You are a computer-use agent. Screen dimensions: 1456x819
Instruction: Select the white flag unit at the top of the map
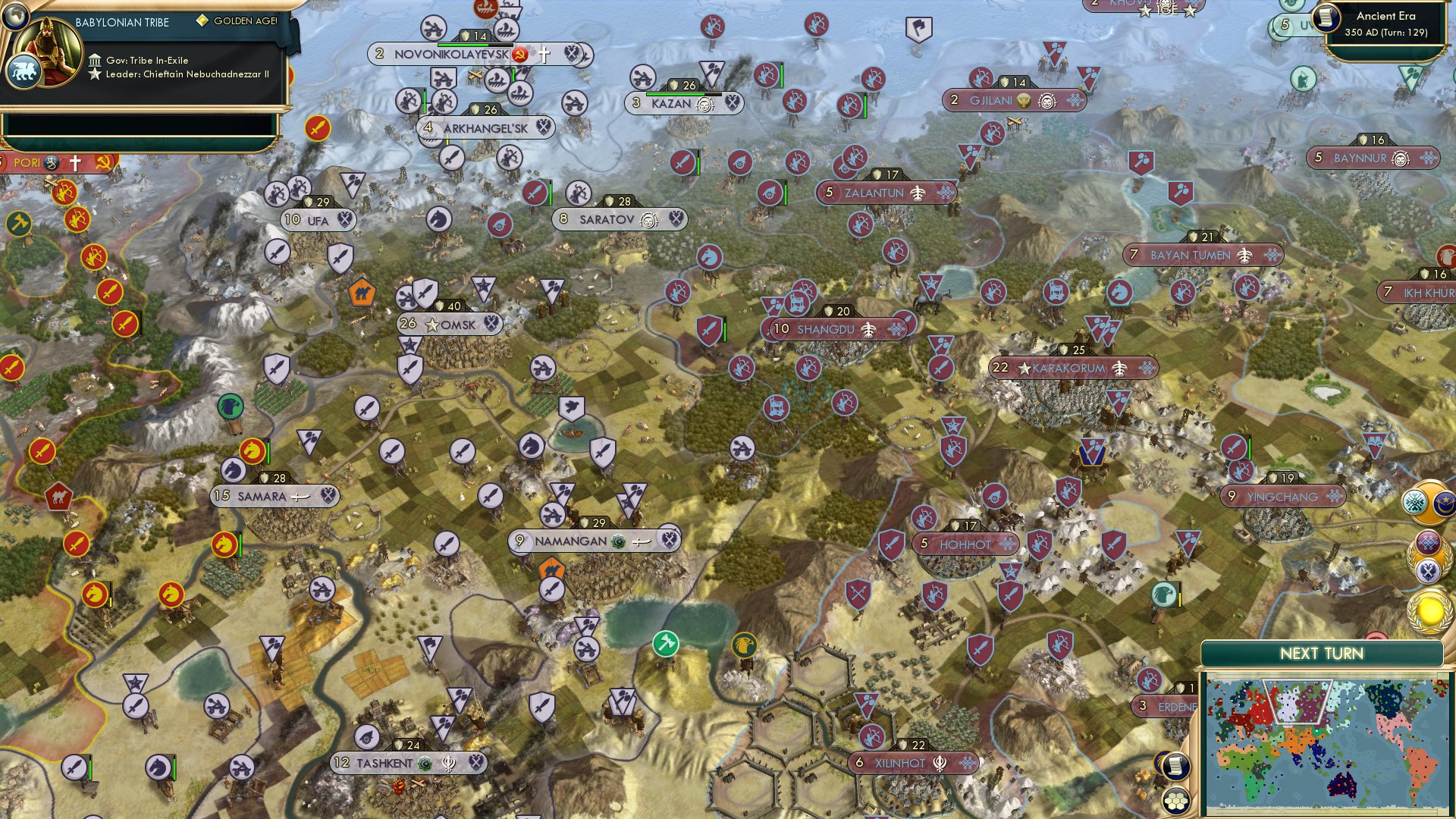tap(918, 27)
